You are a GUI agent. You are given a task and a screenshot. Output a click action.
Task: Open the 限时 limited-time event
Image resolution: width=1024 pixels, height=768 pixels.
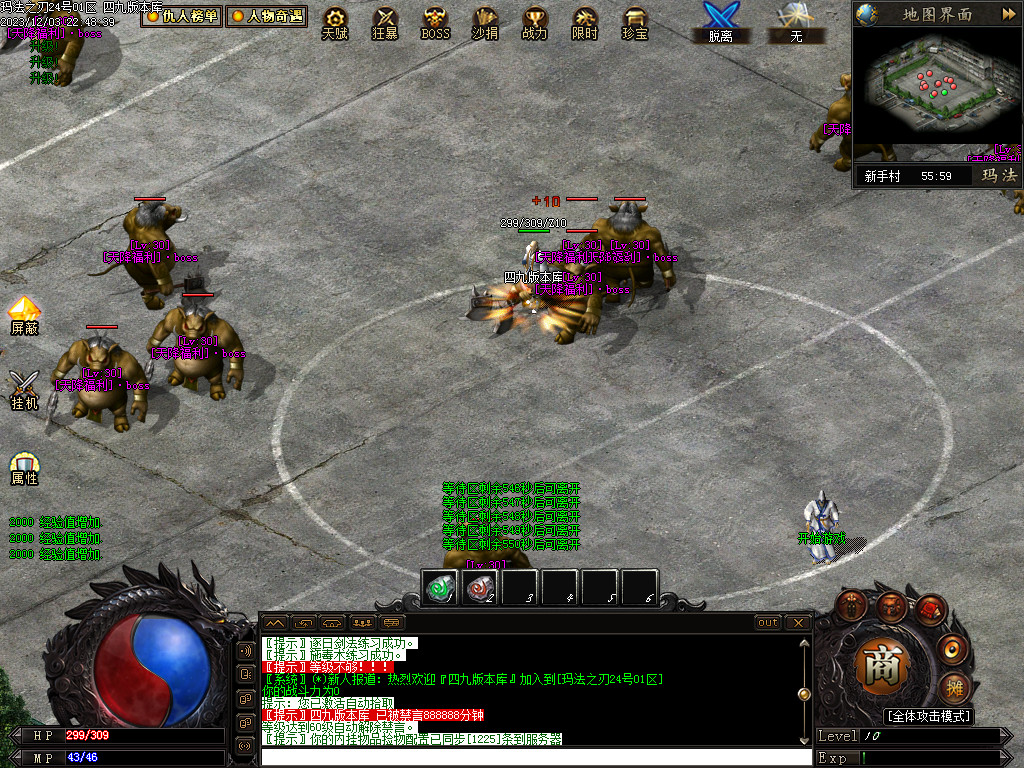click(x=585, y=22)
